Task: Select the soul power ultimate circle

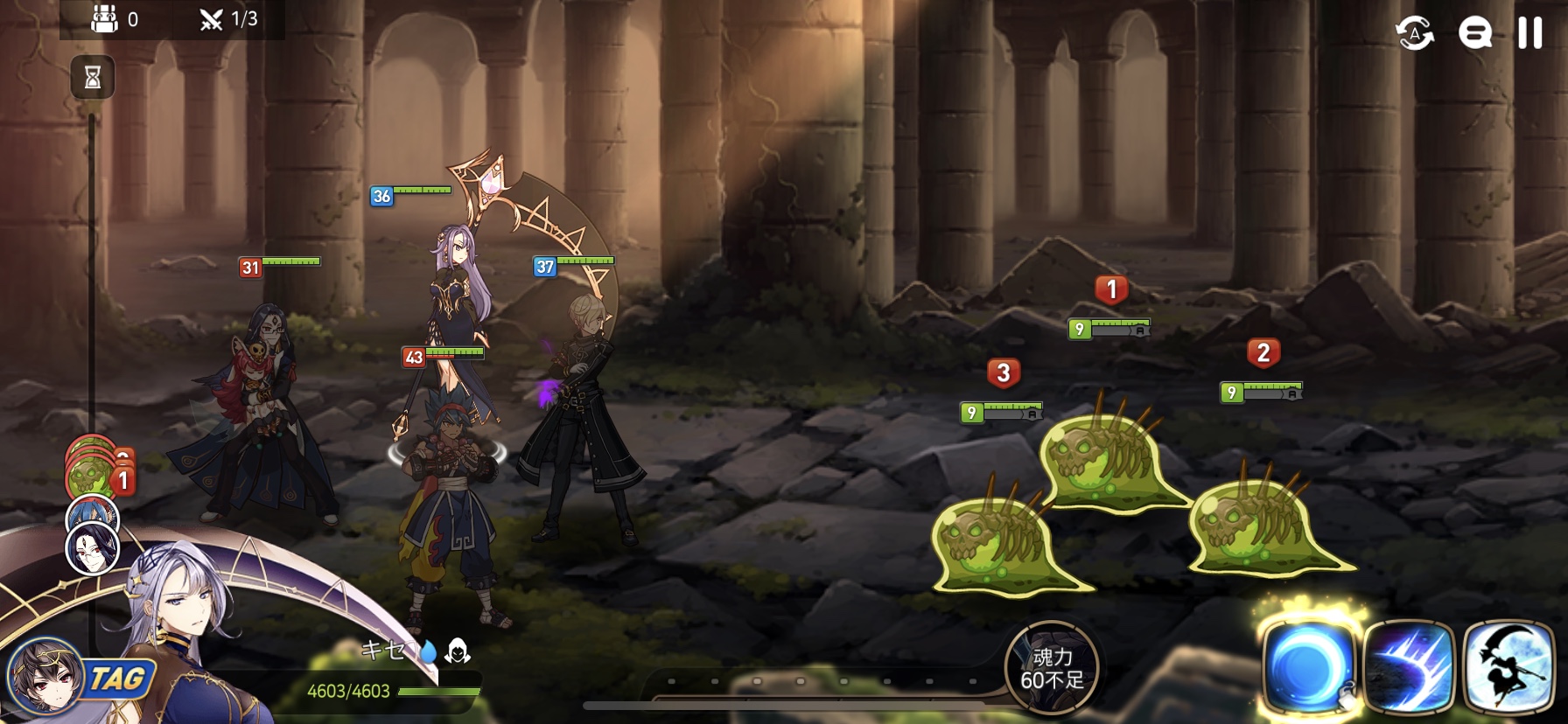Action: coord(1051,668)
